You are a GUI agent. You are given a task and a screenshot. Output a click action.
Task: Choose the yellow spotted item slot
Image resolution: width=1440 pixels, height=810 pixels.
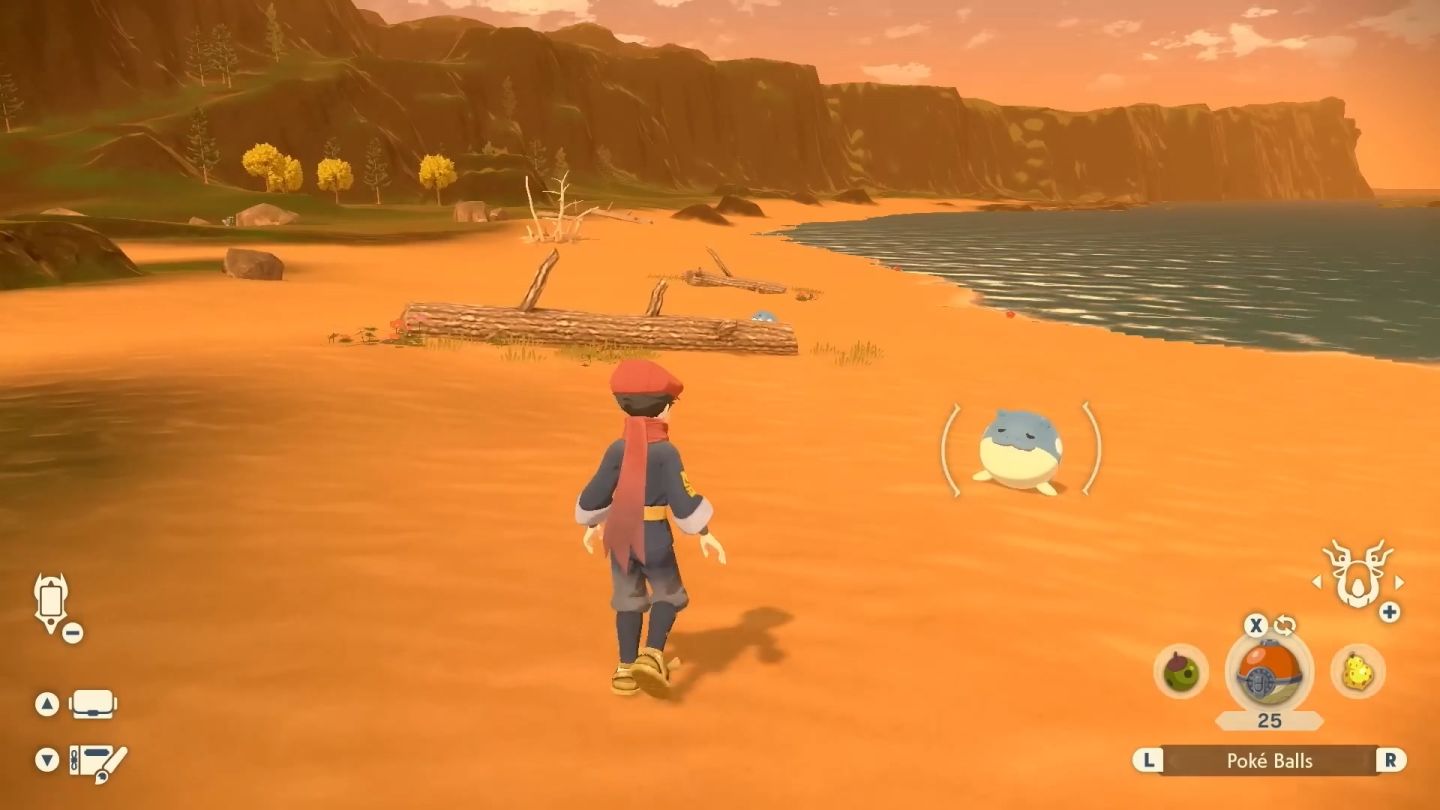point(1357,672)
